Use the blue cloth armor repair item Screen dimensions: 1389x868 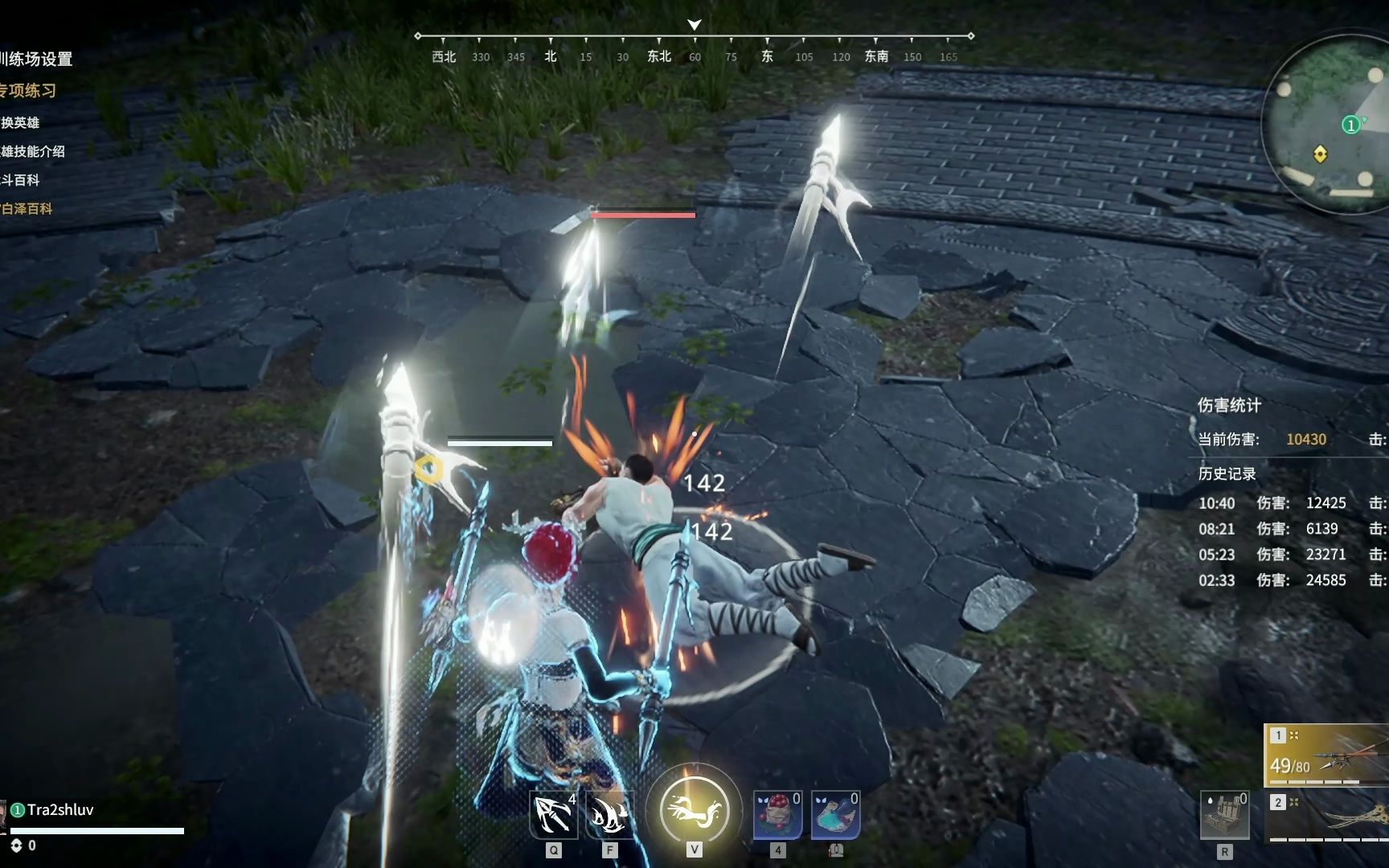[x=835, y=813]
